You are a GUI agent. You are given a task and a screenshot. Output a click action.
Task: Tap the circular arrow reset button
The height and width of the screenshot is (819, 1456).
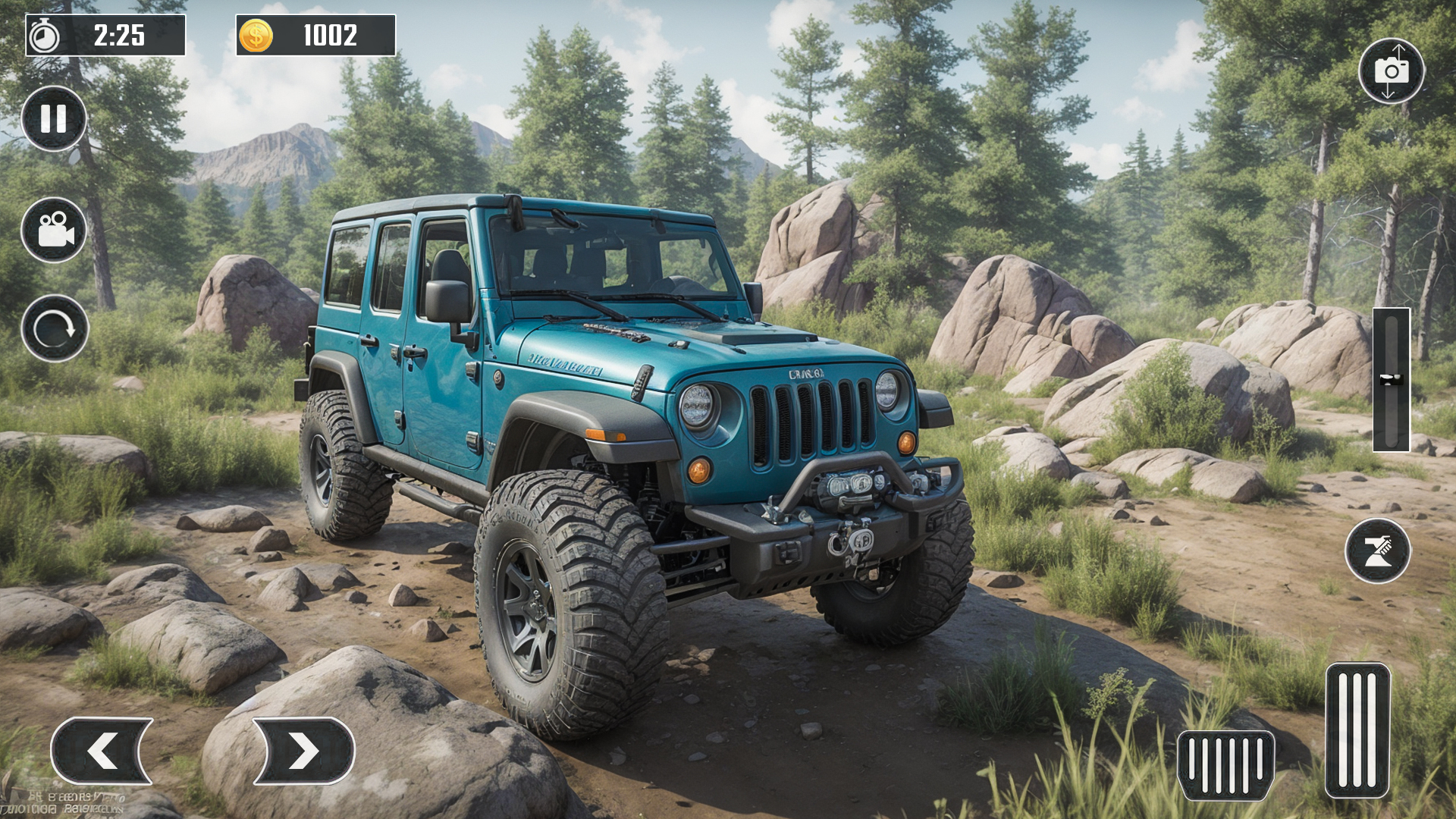click(55, 328)
